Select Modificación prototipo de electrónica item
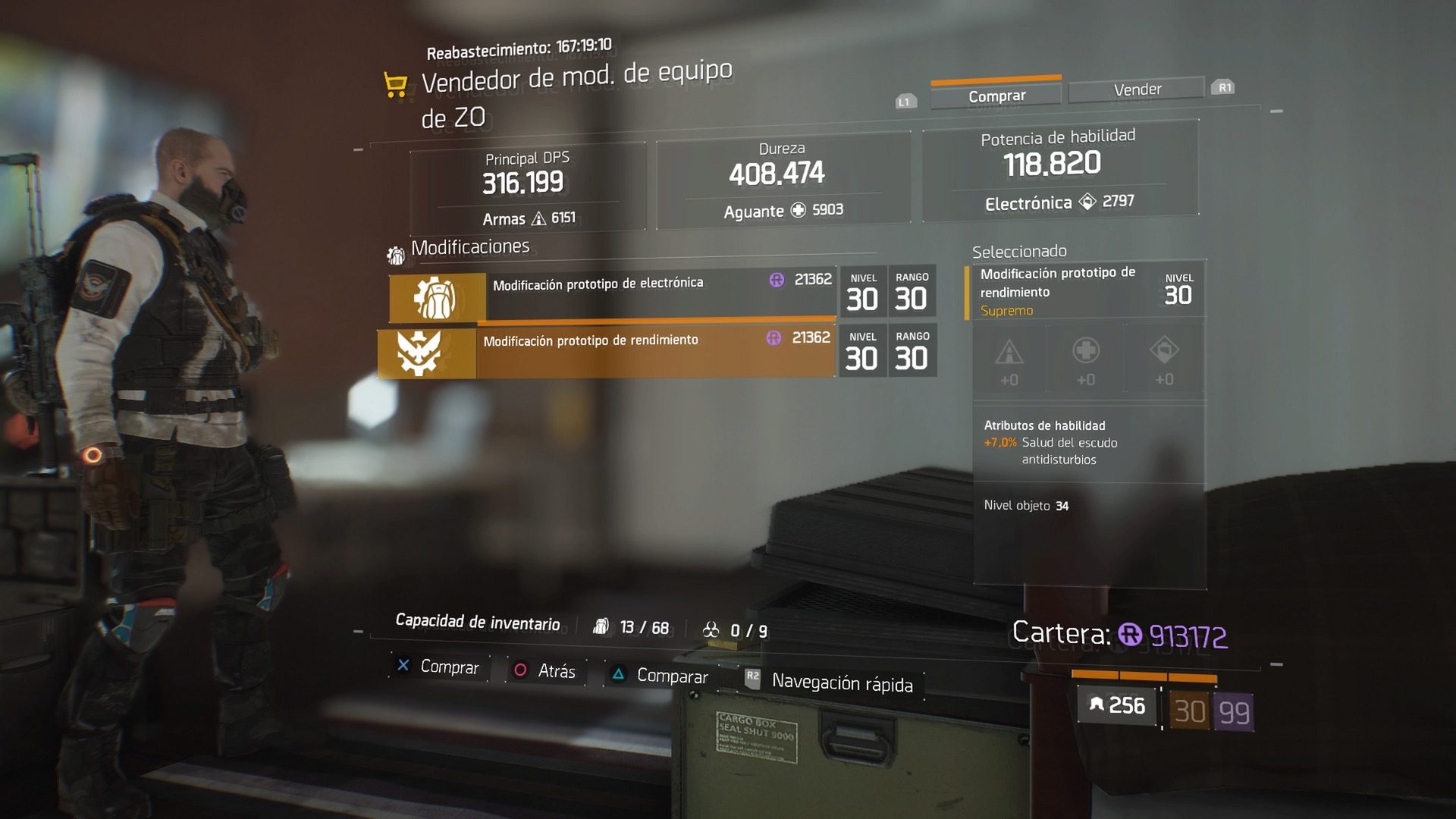1456x819 pixels. 614,295
